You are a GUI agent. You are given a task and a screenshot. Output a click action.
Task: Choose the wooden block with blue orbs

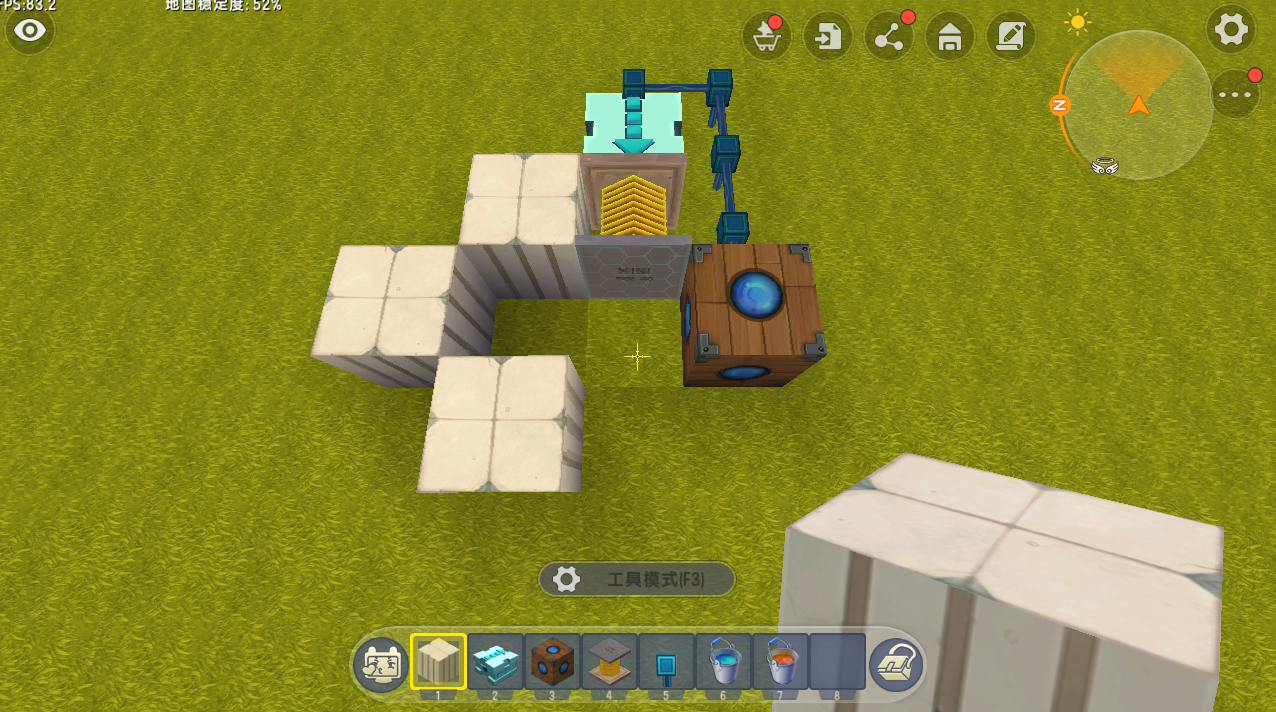pyautogui.click(x=552, y=662)
